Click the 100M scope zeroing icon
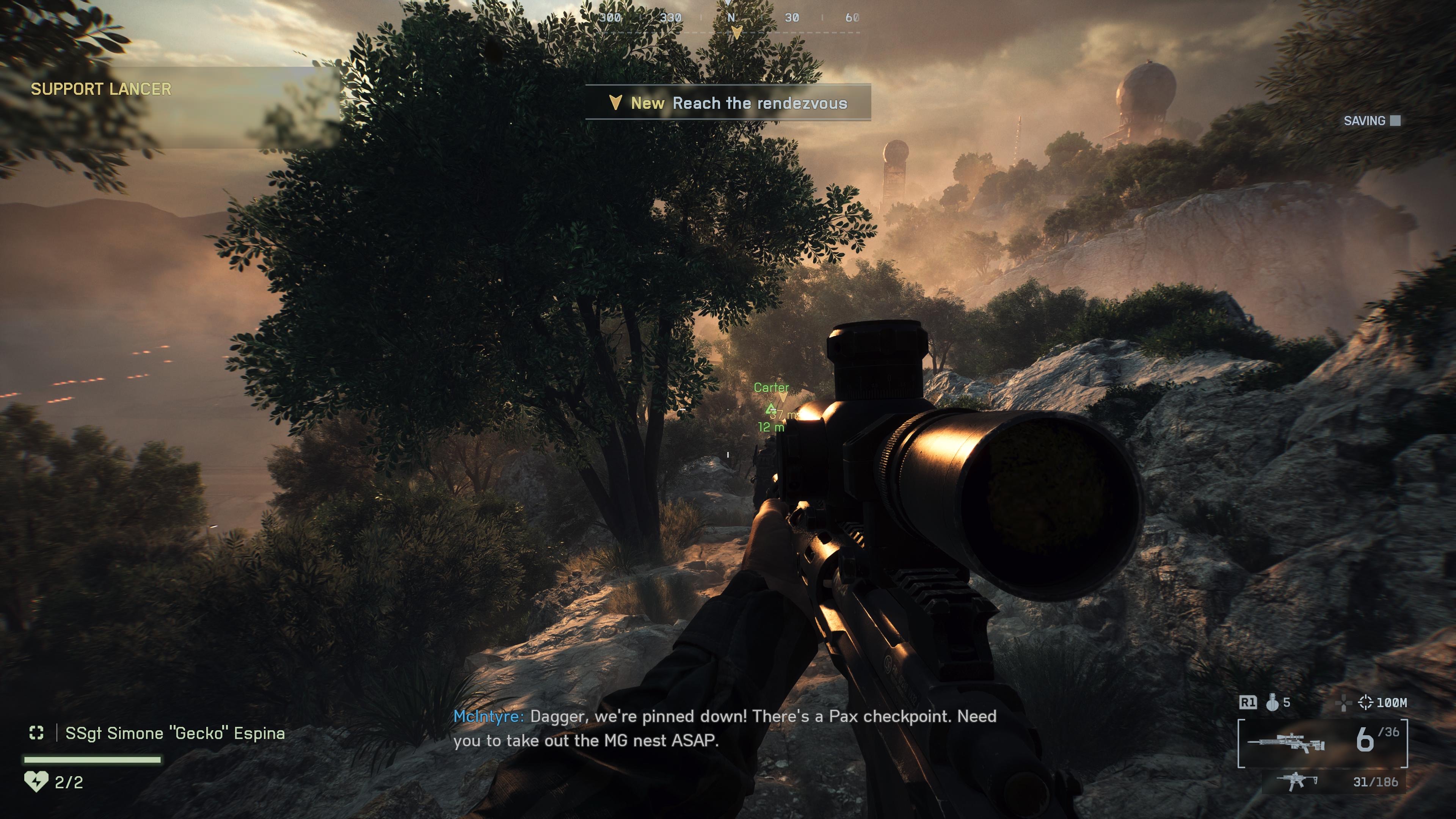 [x=1365, y=703]
